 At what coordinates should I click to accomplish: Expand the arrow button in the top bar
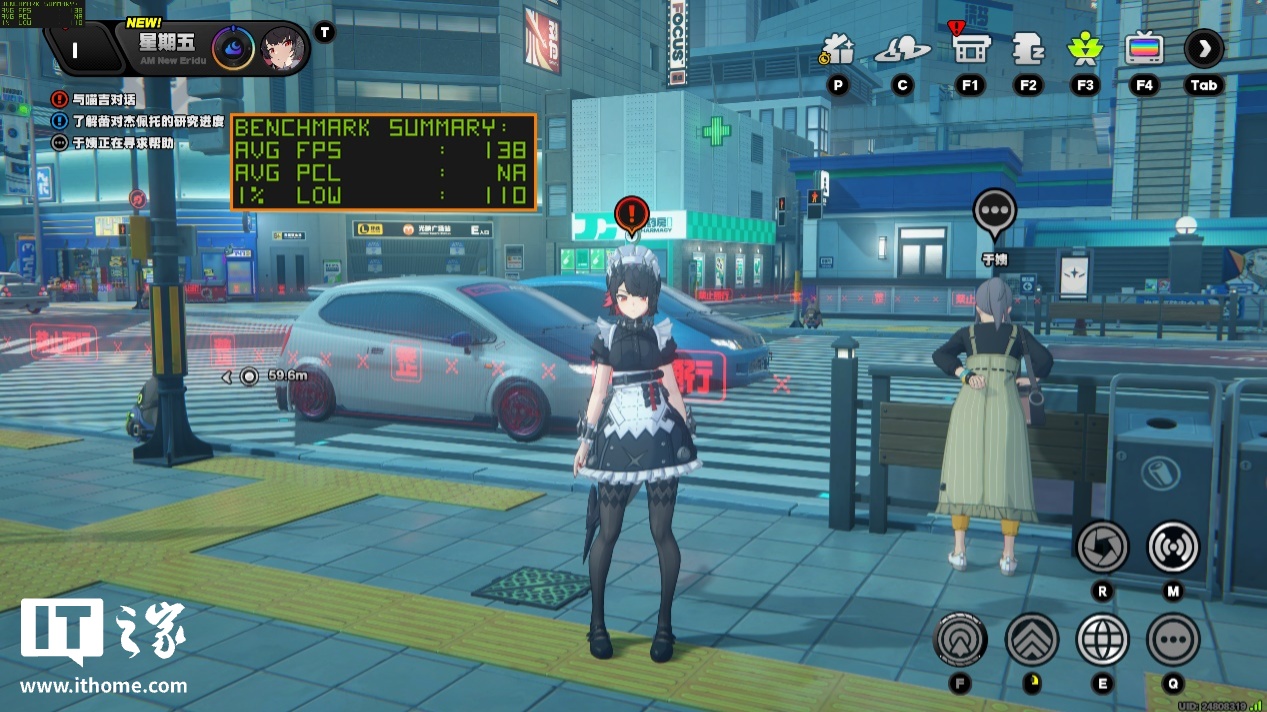pyautogui.click(x=1204, y=49)
